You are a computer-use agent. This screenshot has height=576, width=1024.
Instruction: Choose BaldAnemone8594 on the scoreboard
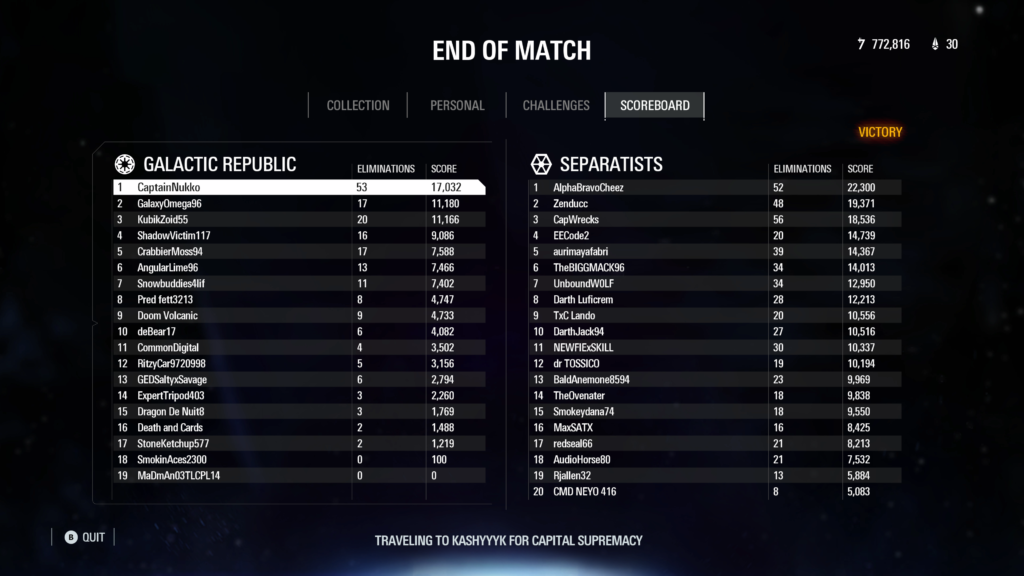tap(714, 379)
